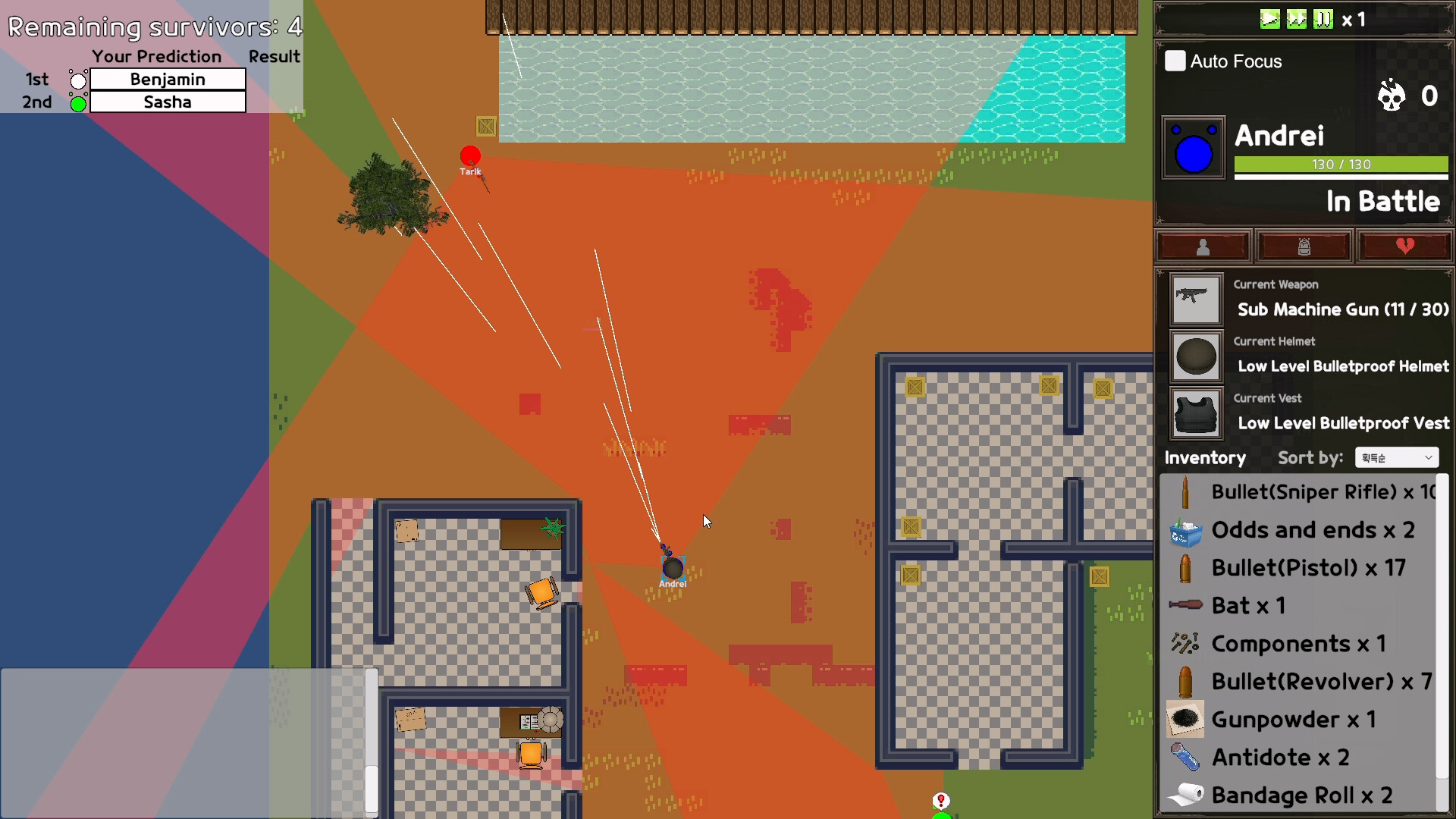Image resolution: width=1456 pixels, height=819 pixels.
Task: Click the Antidote item icon
Action: (x=1185, y=757)
